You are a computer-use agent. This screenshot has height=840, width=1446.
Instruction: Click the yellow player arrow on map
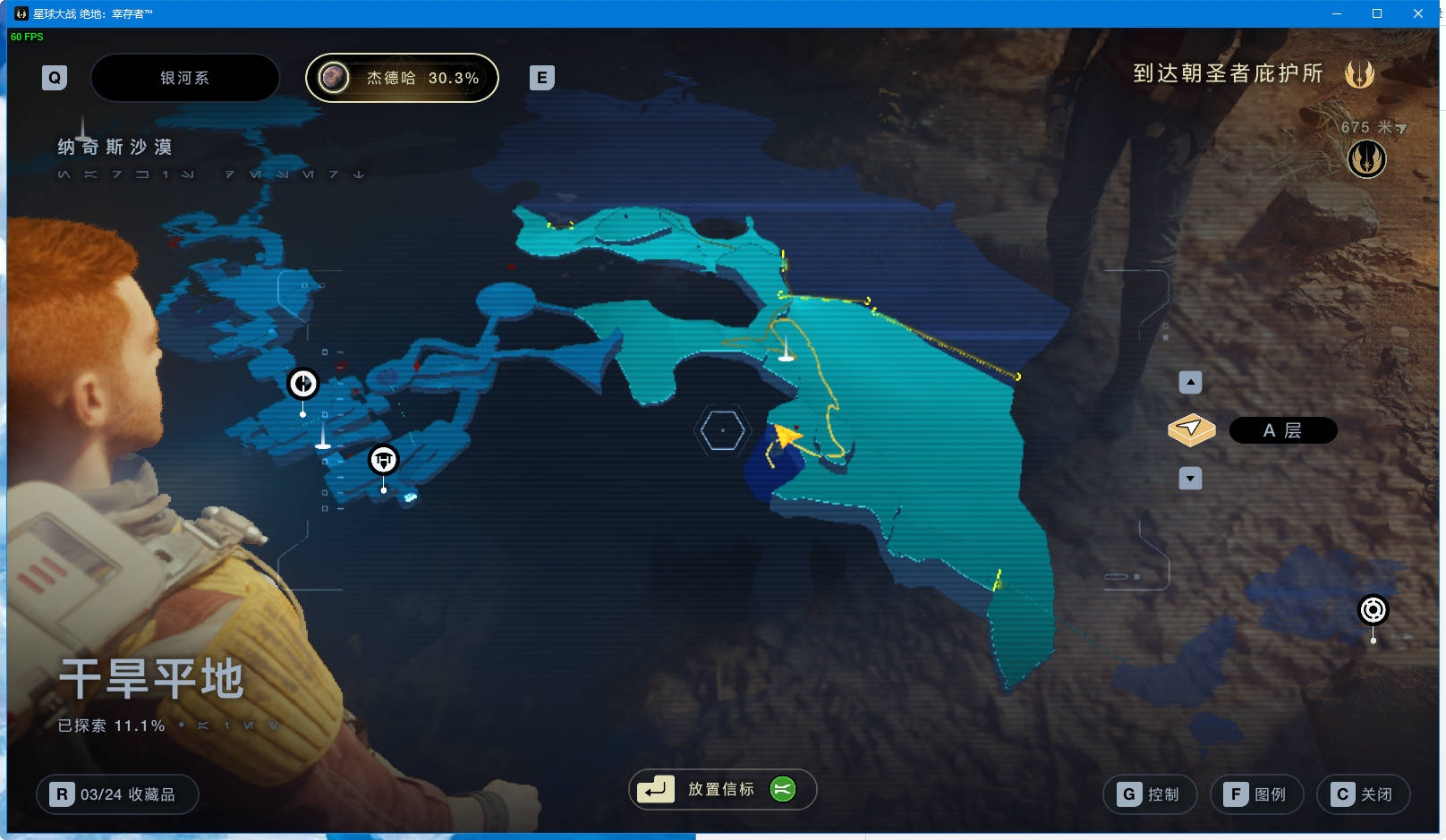[x=786, y=436]
